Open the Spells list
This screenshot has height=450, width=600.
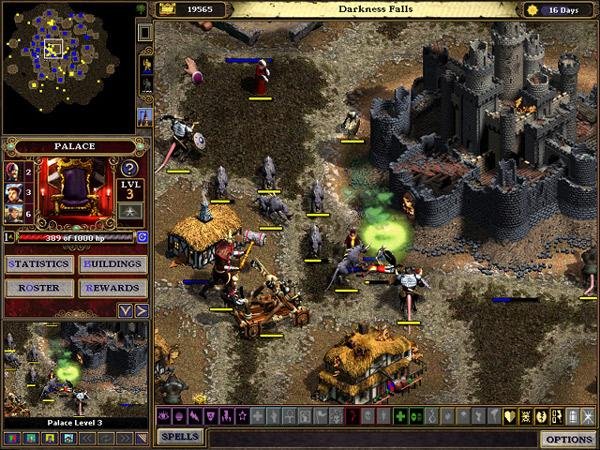180,437
